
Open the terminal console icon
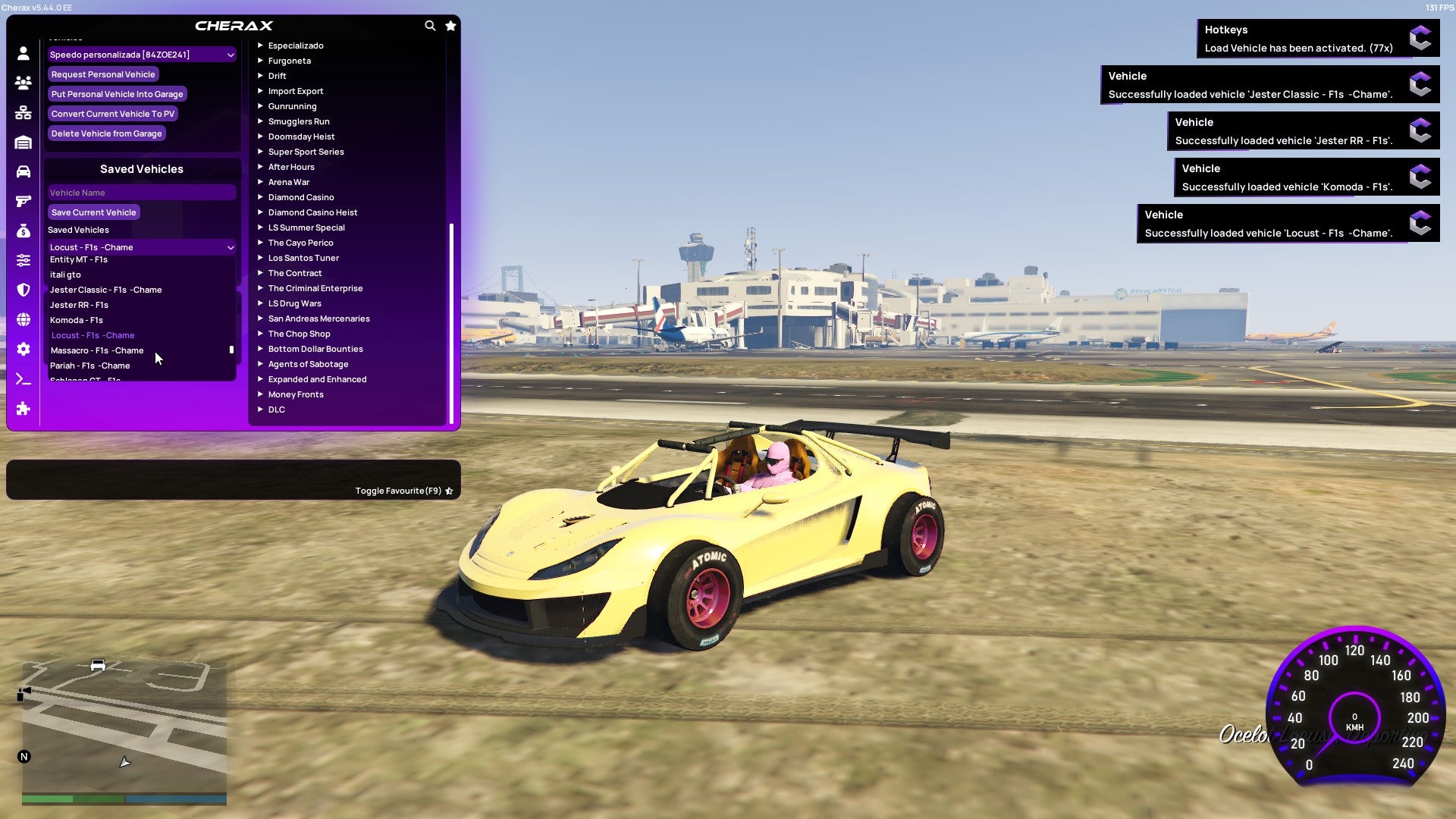[23, 379]
